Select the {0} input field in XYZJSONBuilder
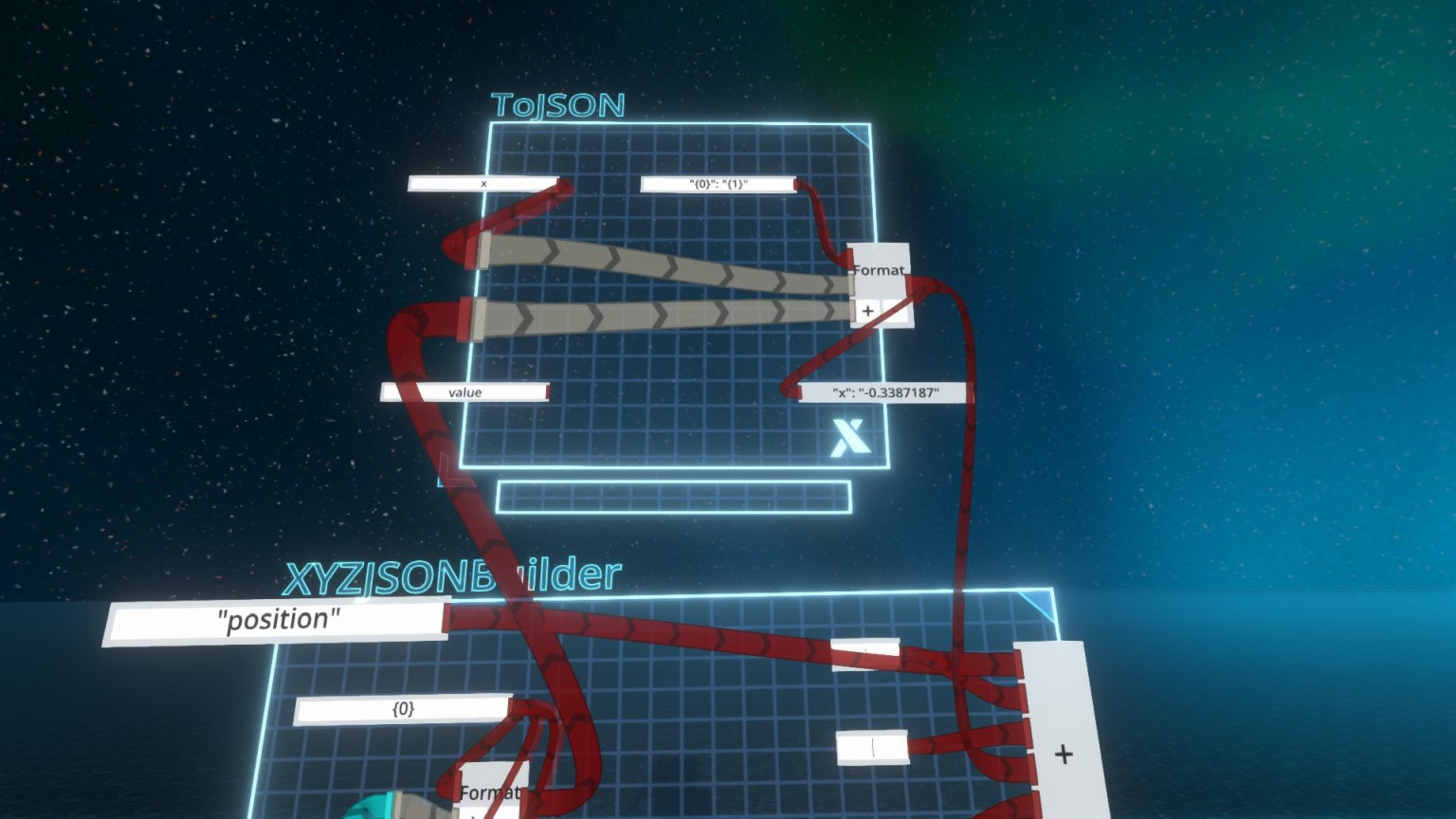 [403, 708]
